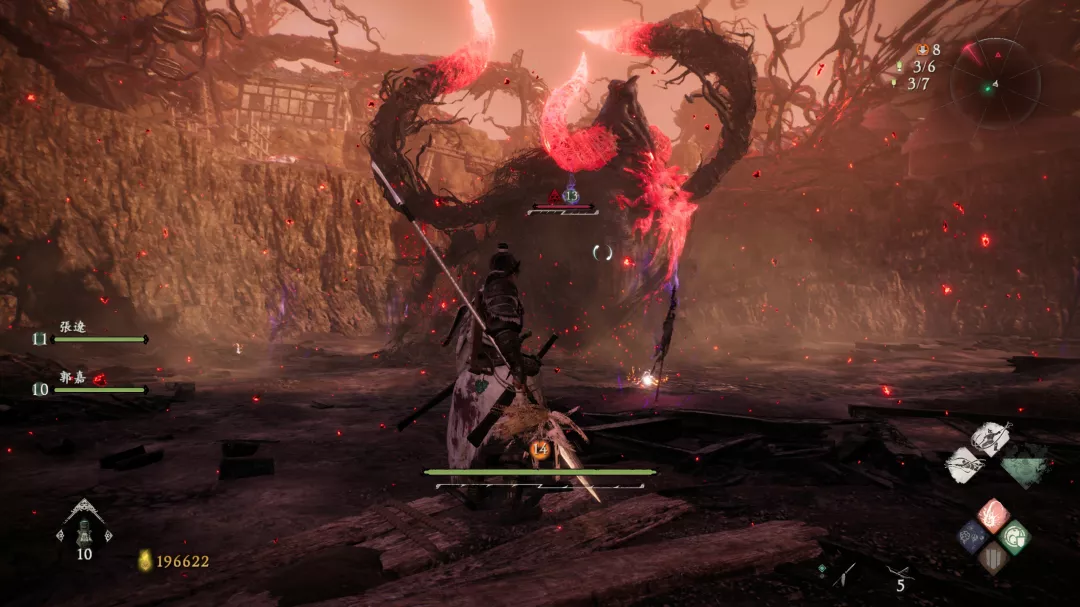The width and height of the screenshot is (1080, 607).
Task: Activate the brown pillars spell icon
Action: tap(993, 556)
